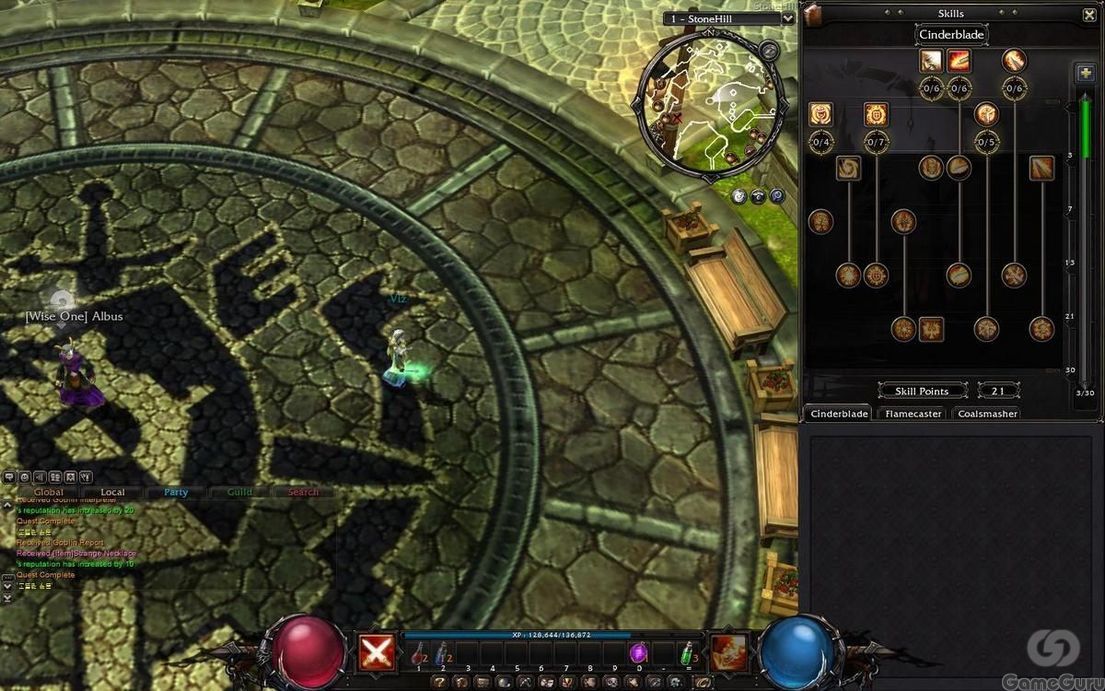This screenshot has width=1105, height=691.
Task: Open the StoneHill zone dropdown arrow
Action: point(788,18)
